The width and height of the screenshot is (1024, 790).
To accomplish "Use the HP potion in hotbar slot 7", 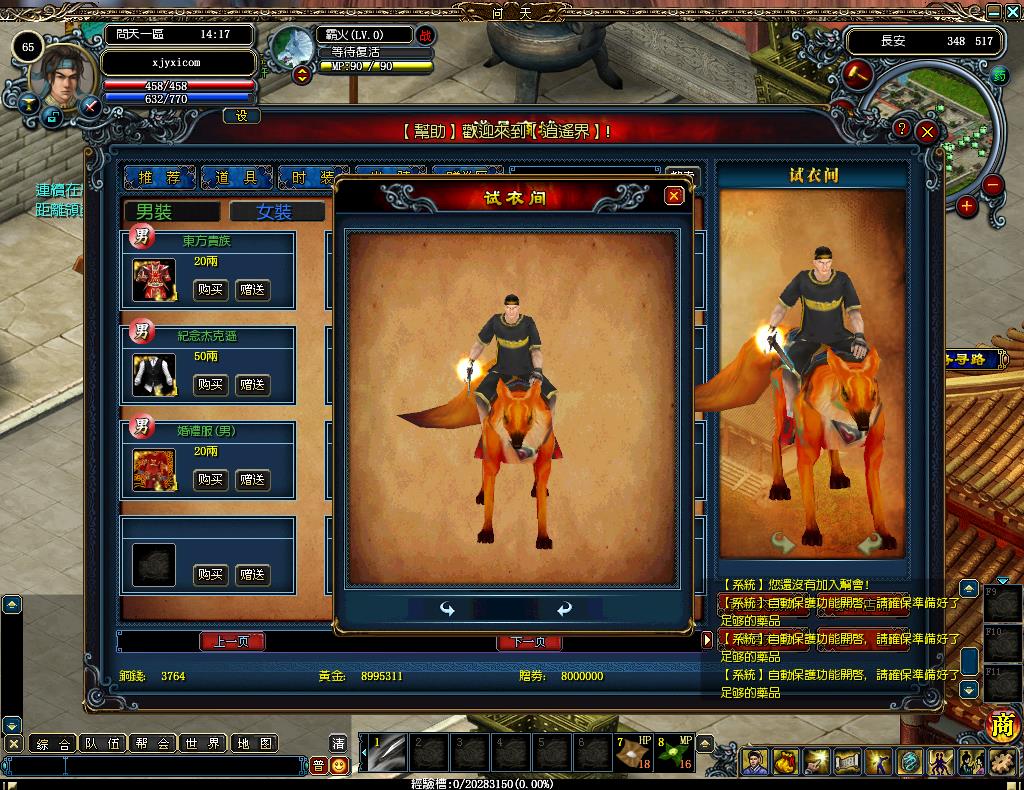I will [632, 754].
